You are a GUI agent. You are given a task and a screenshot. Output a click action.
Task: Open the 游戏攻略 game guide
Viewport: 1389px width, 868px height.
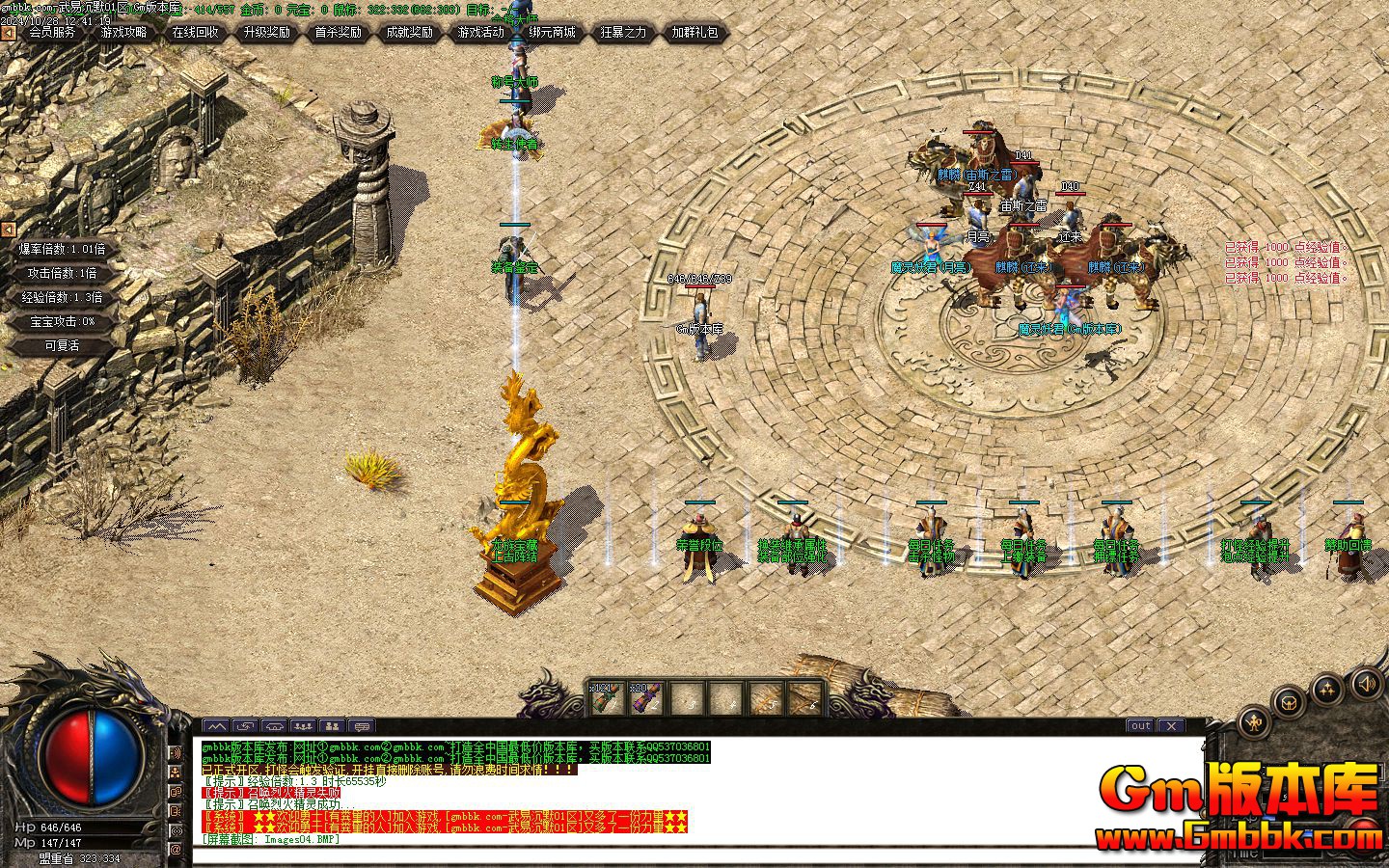[x=124, y=33]
